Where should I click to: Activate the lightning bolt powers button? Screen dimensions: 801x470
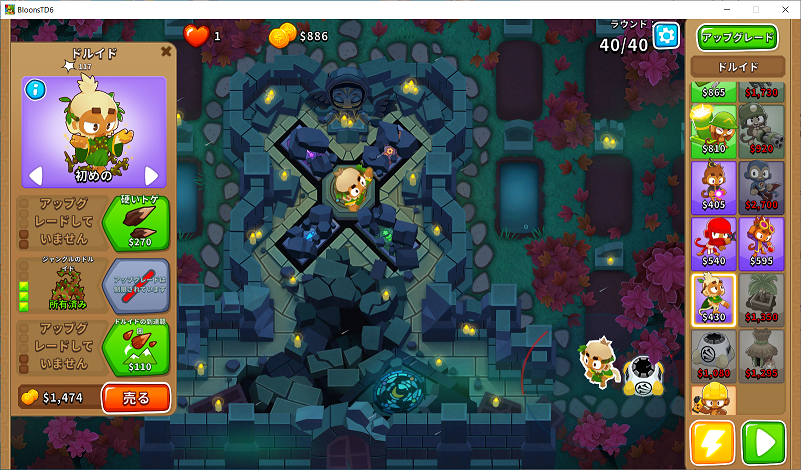tap(712, 442)
